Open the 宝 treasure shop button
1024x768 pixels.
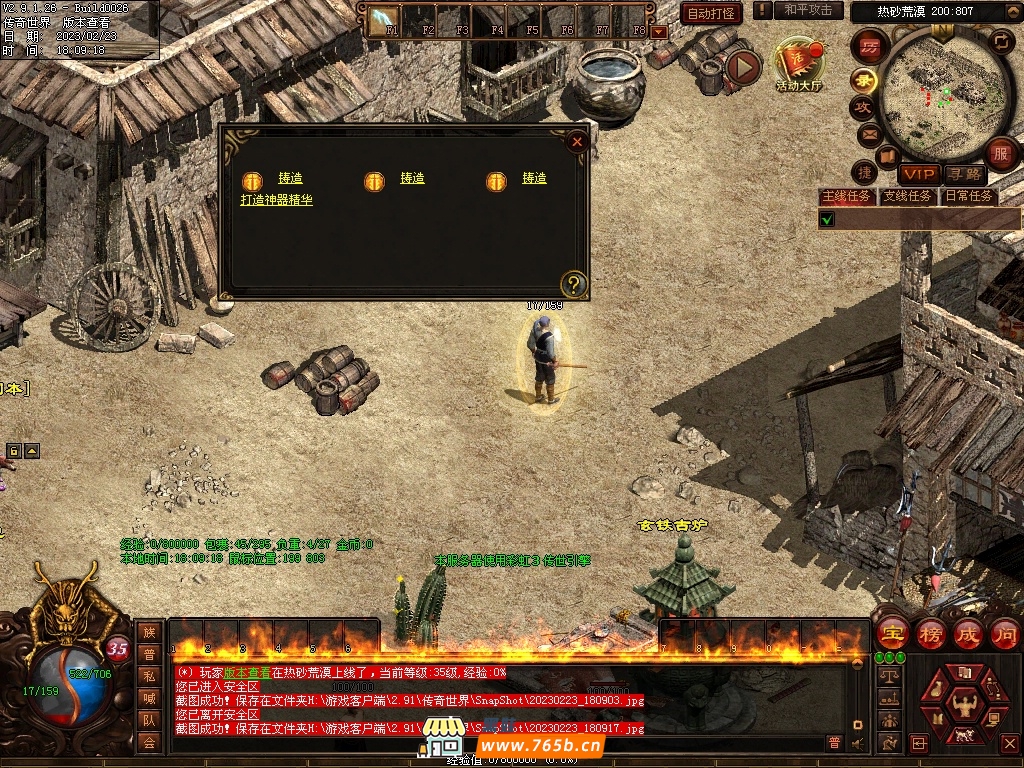coord(892,634)
